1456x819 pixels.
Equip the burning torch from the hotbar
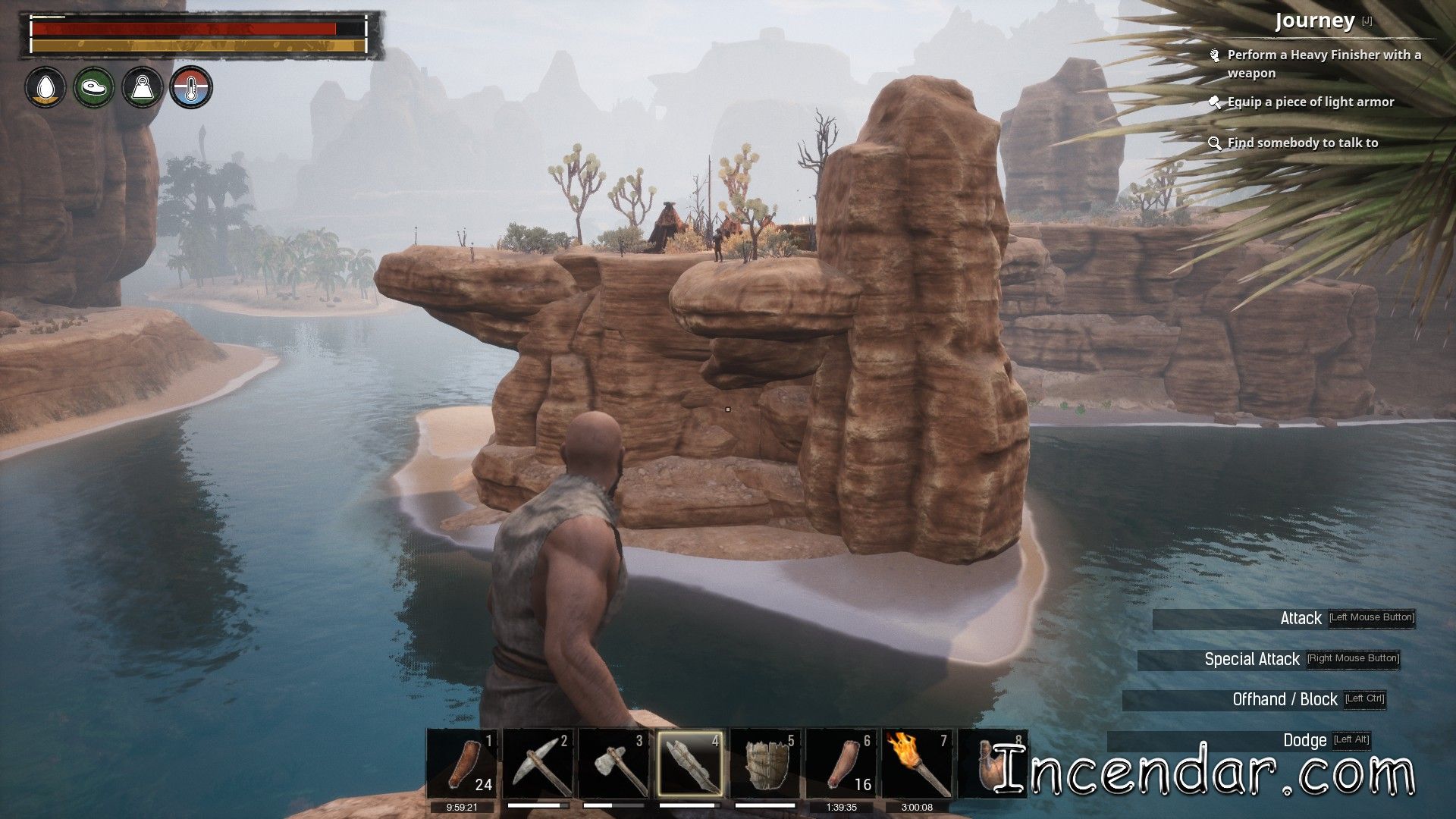[918, 763]
